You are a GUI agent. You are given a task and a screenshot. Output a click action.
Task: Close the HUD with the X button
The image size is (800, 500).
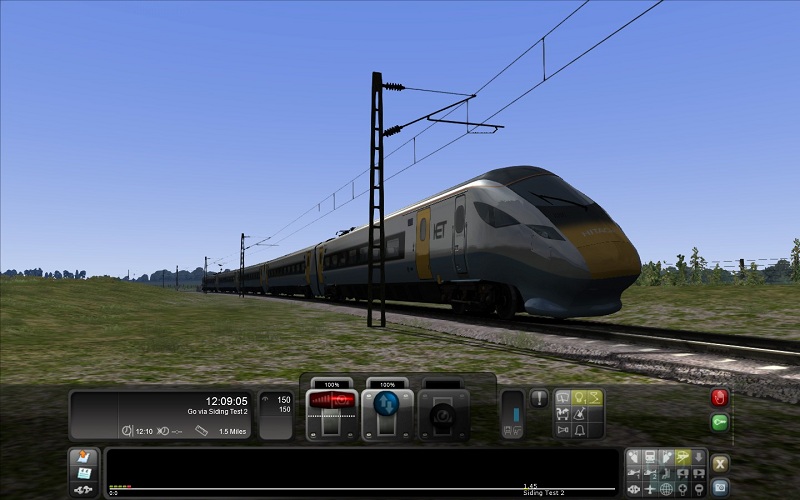pos(719,463)
